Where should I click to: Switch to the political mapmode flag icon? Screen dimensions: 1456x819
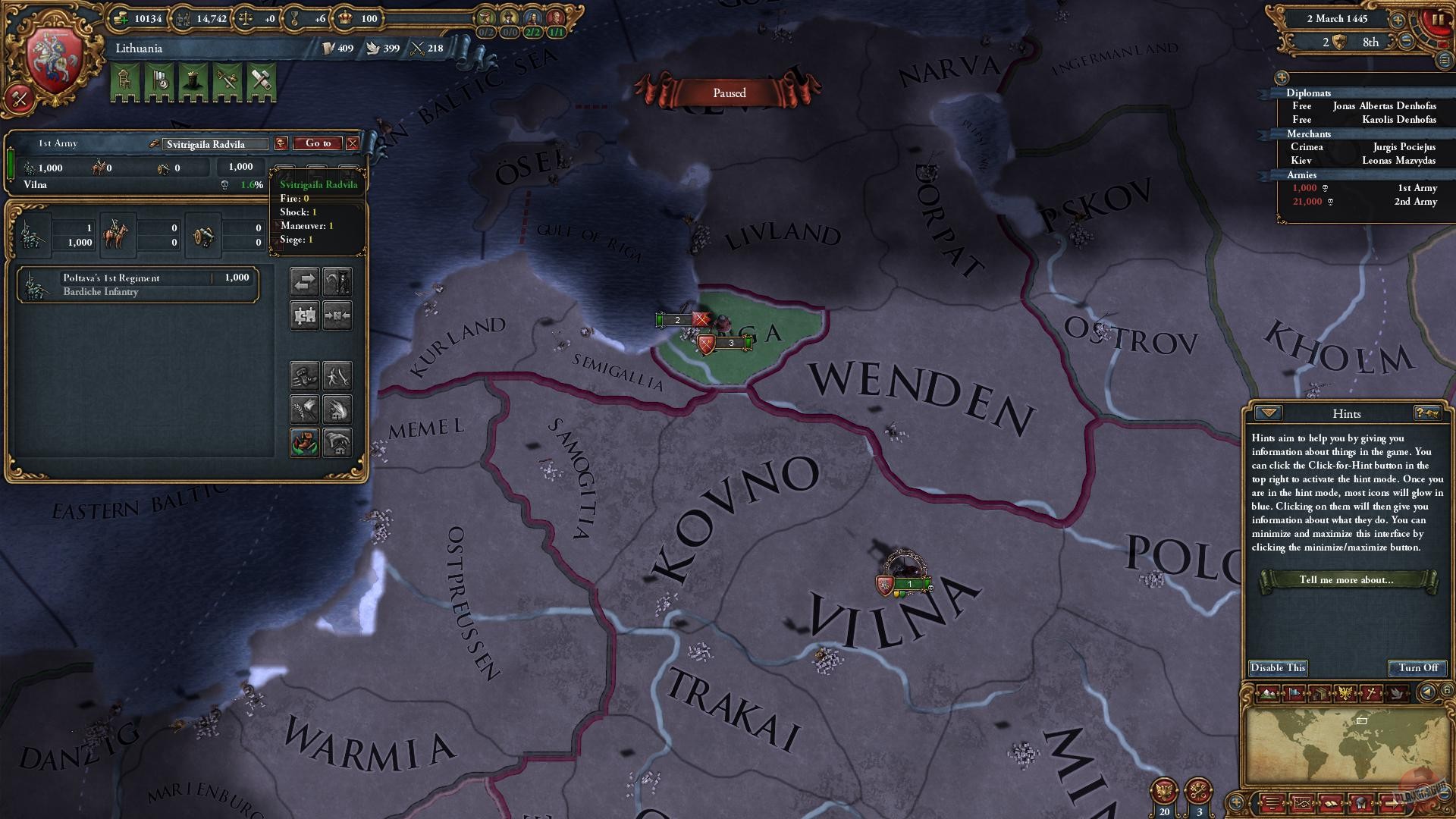point(1294,692)
